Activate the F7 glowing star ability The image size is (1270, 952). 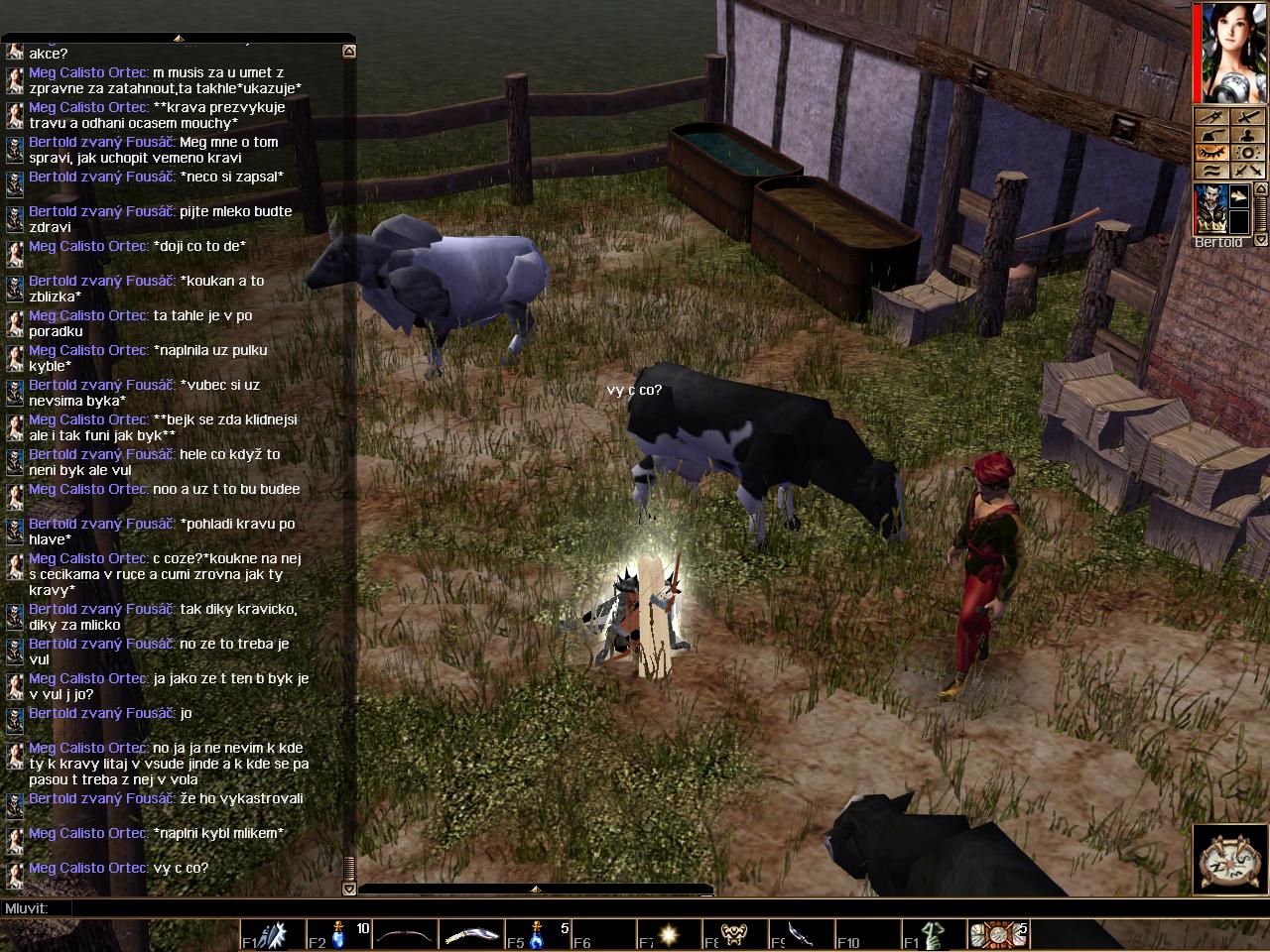point(668,935)
